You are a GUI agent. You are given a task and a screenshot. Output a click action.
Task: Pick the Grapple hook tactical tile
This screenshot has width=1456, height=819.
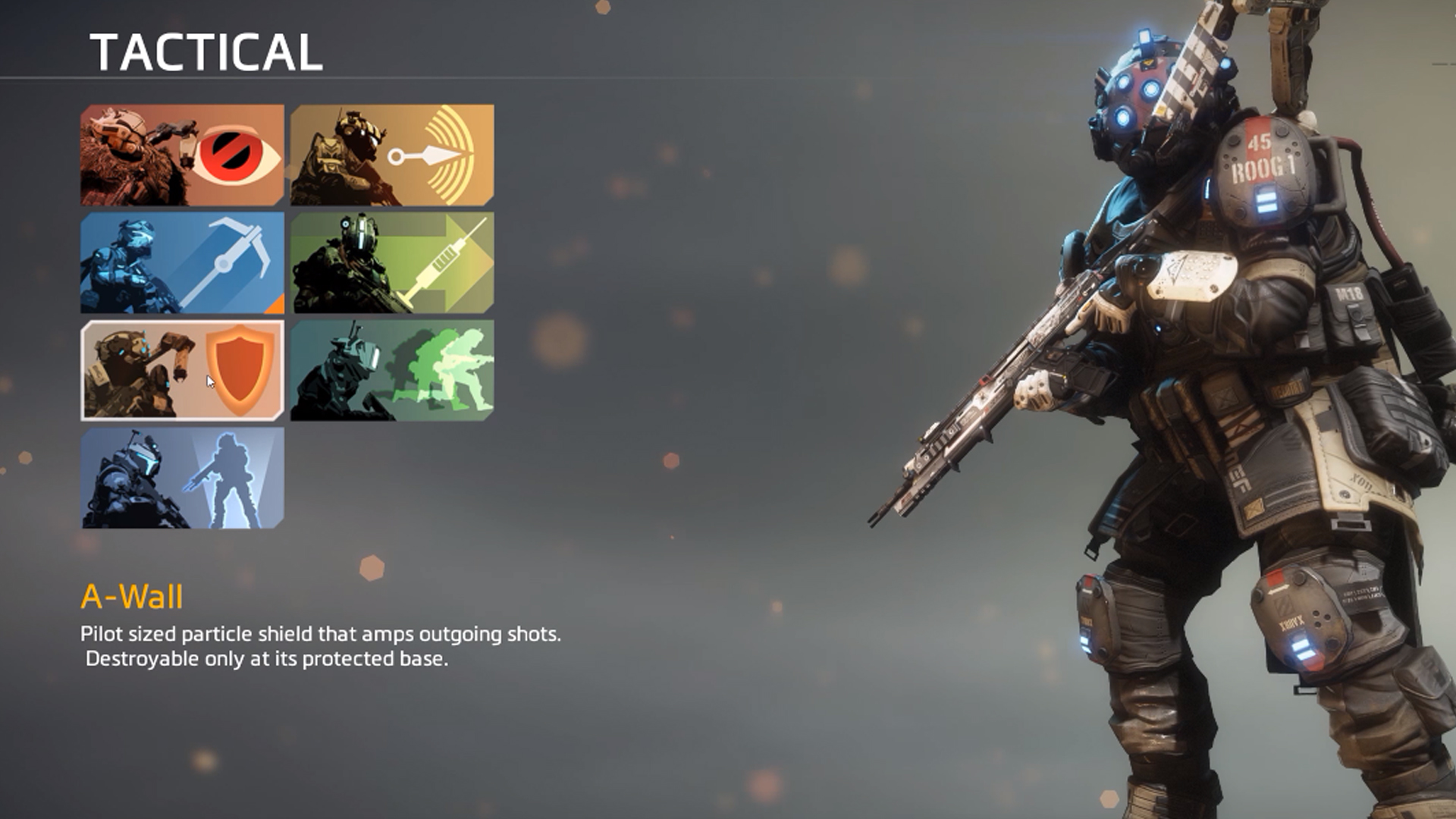[x=182, y=263]
